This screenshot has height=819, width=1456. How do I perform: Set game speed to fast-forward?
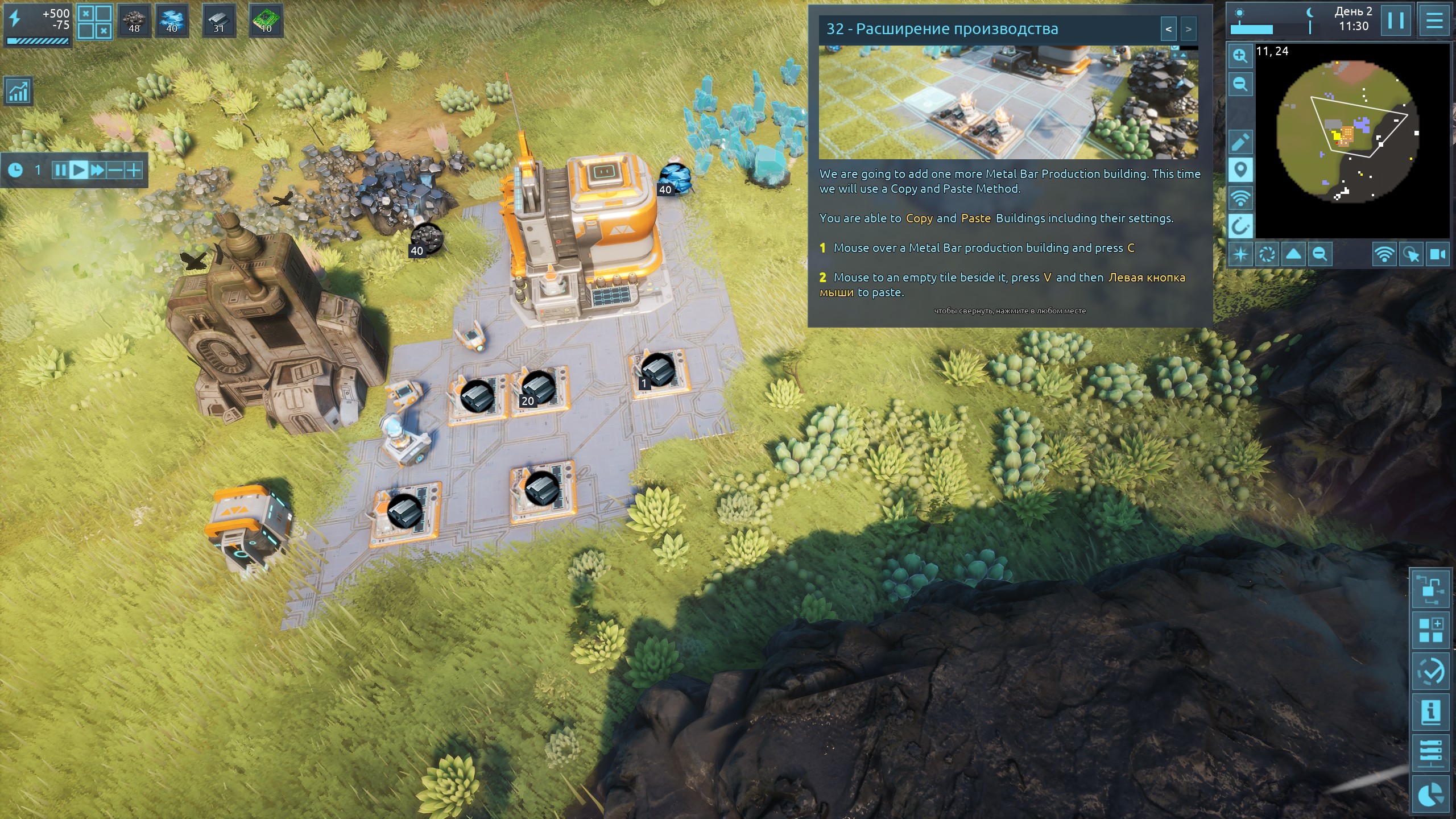97,169
